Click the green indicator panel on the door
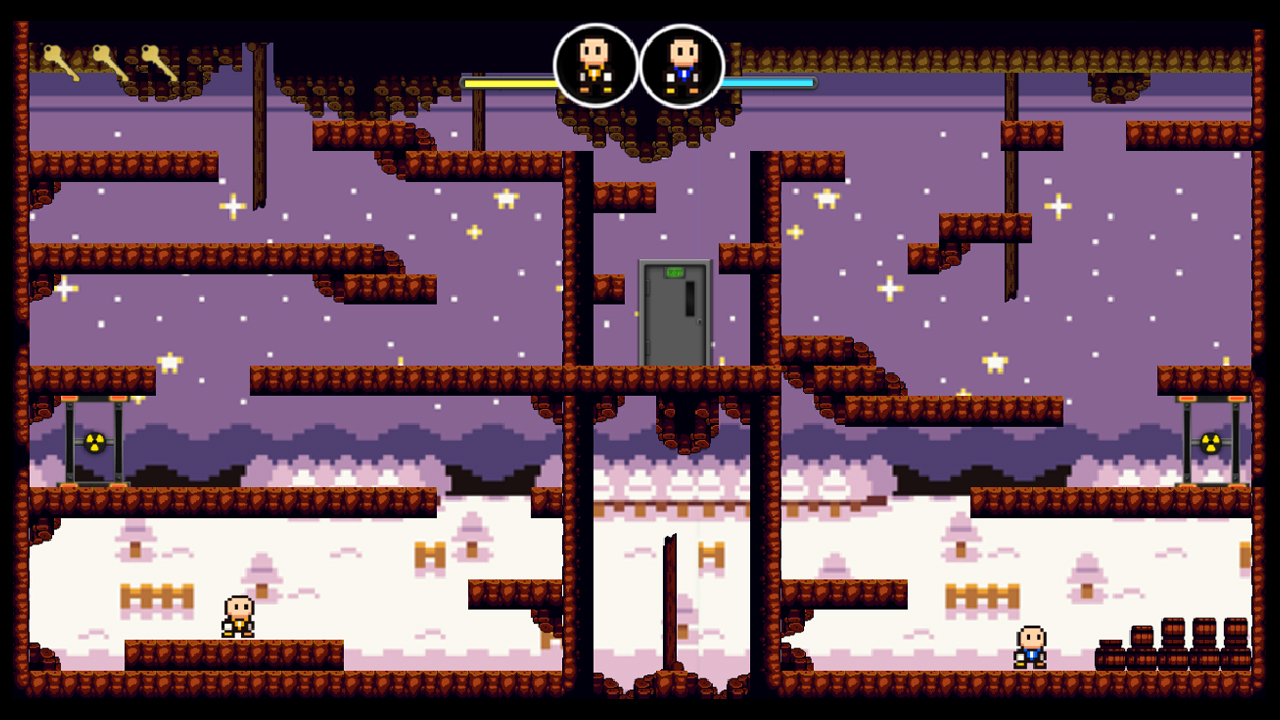The width and height of the screenshot is (1280, 720). 674,271
